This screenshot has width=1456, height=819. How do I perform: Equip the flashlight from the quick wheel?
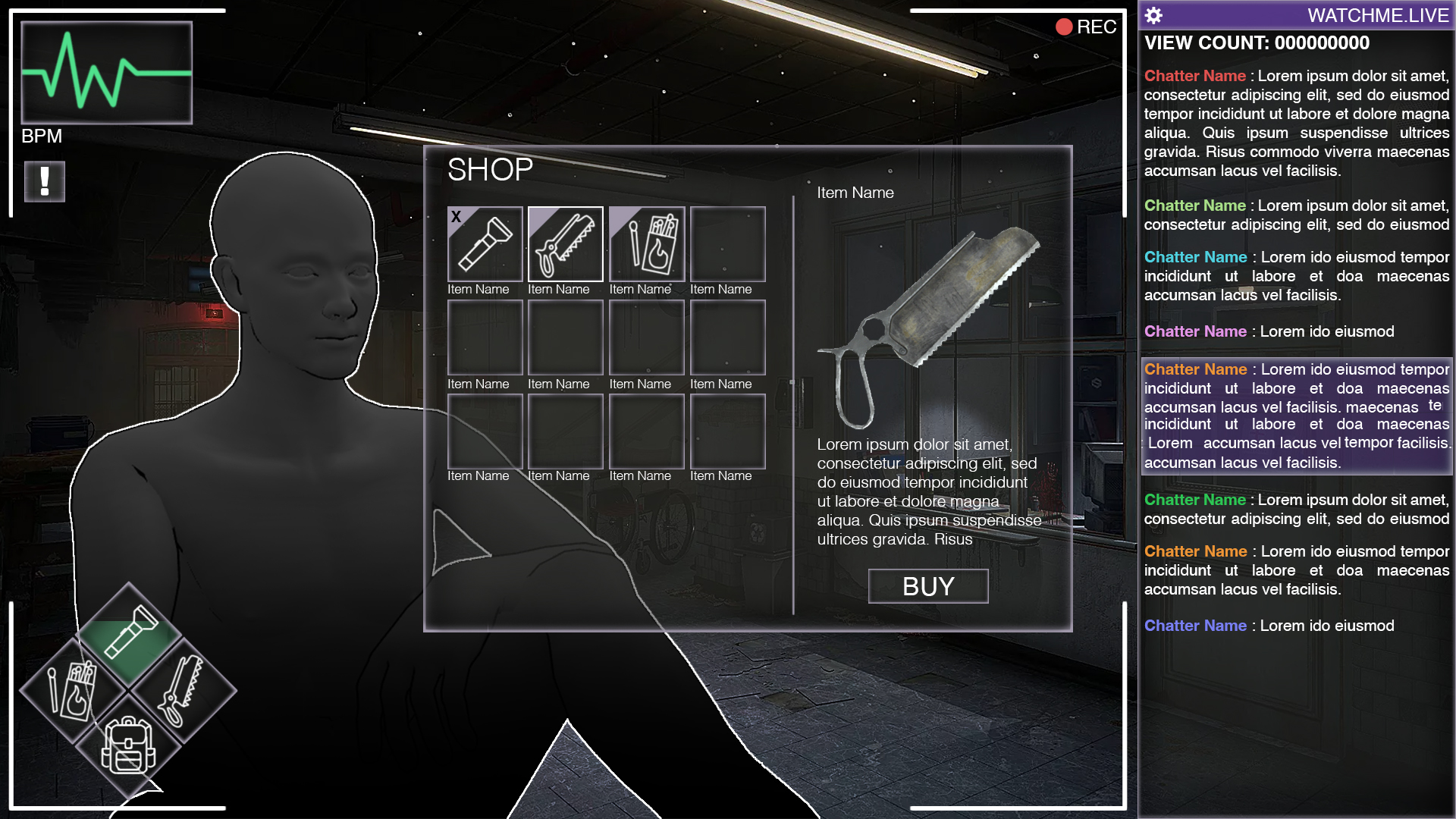[130, 633]
